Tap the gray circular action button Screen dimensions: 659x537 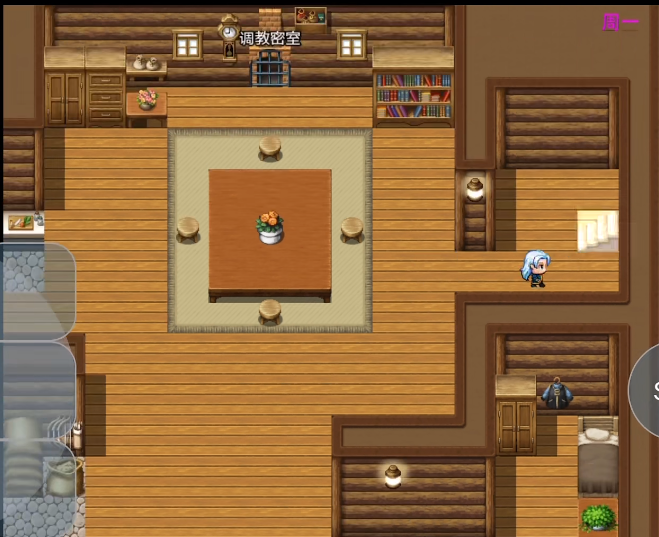click(x=647, y=391)
